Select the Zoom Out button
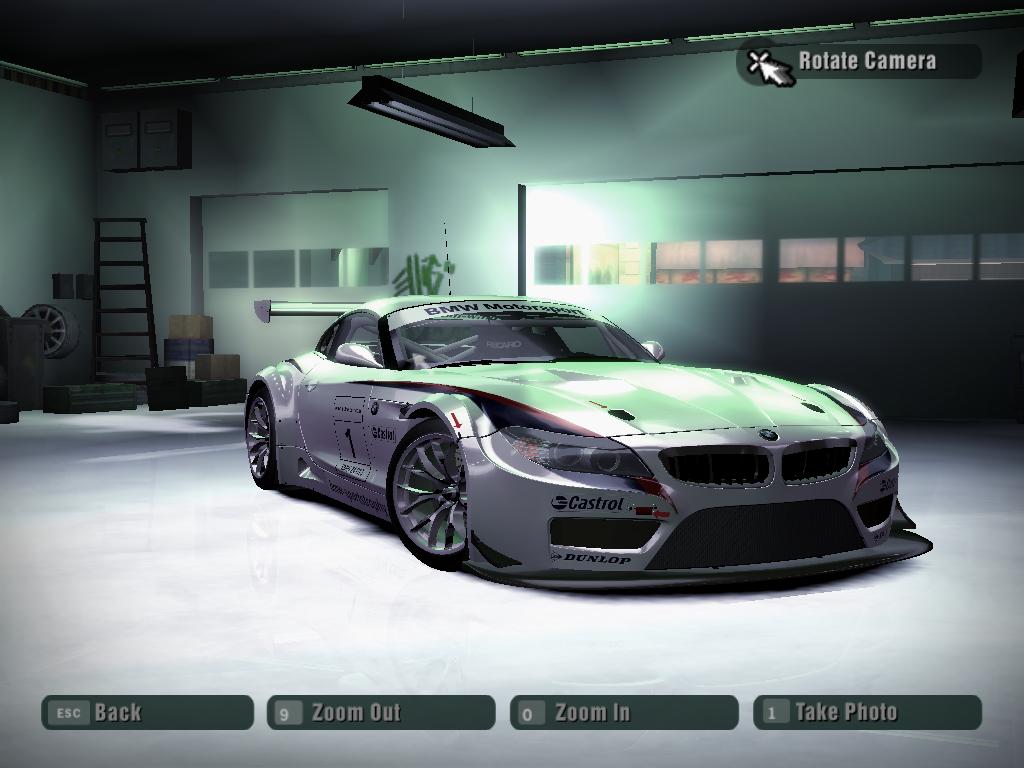This screenshot has width=1024, height=768. click(x=381, y=713)
